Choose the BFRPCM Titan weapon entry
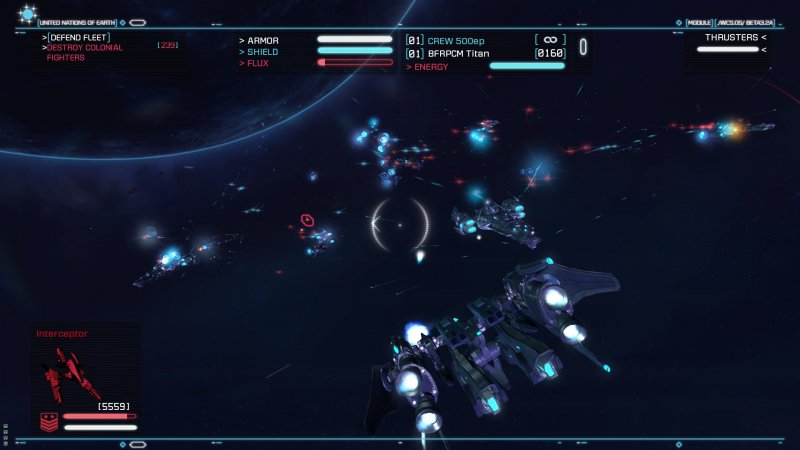This screenshot has width=800, height=450. click(x=466, y=53)
